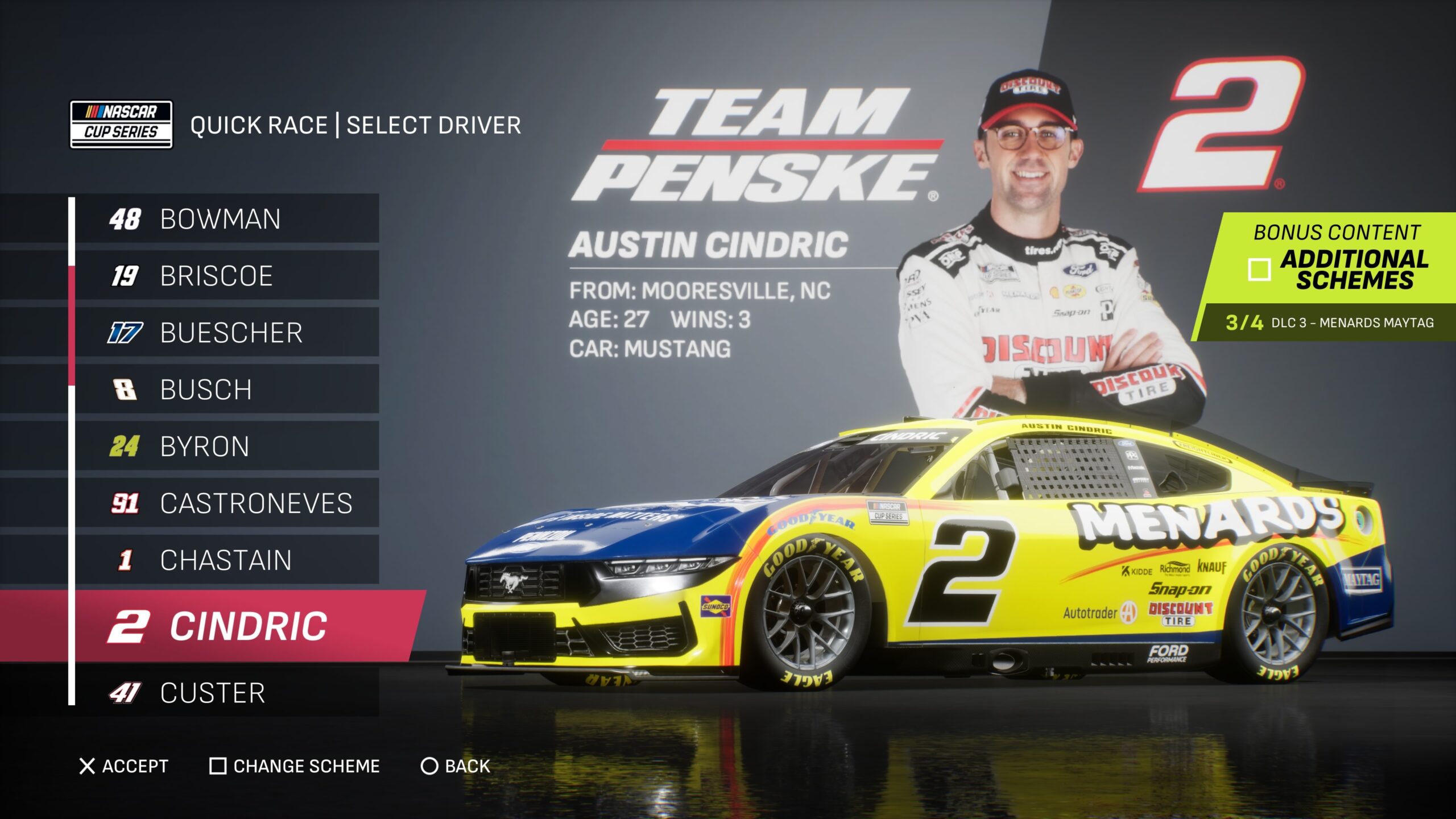Go back to the previous menu

click(455, 766)
